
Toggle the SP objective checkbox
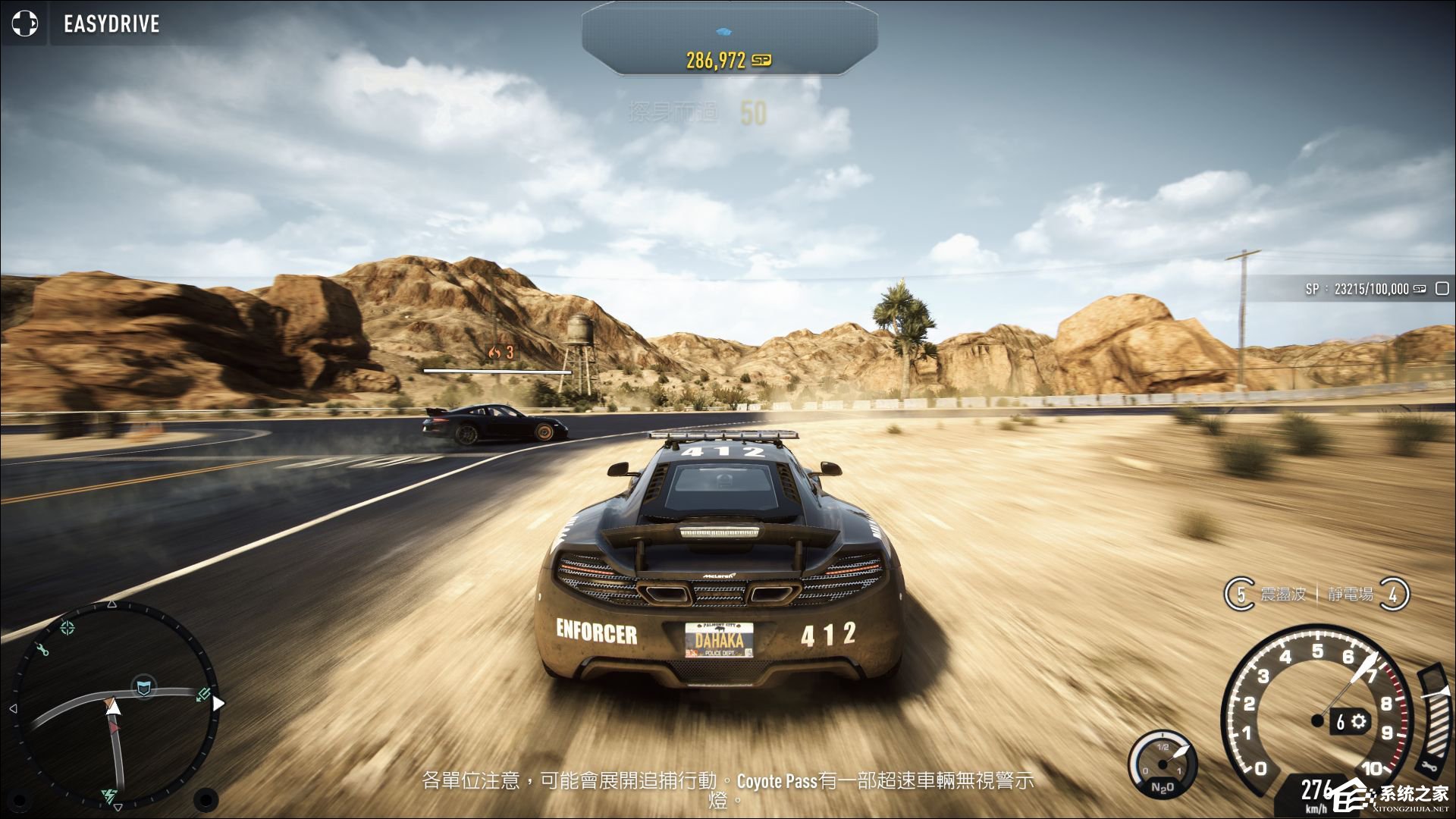1442,289
